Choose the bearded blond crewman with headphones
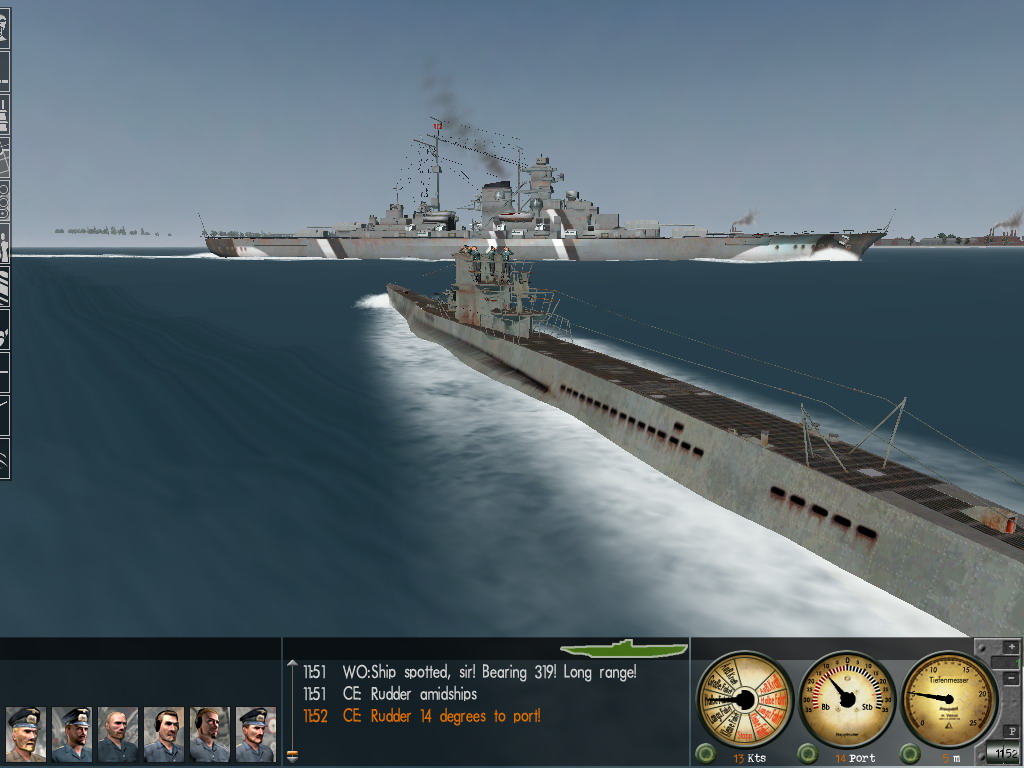This screenshot has width=1024, height=768. pyautogui.click(x=210, y=734)
